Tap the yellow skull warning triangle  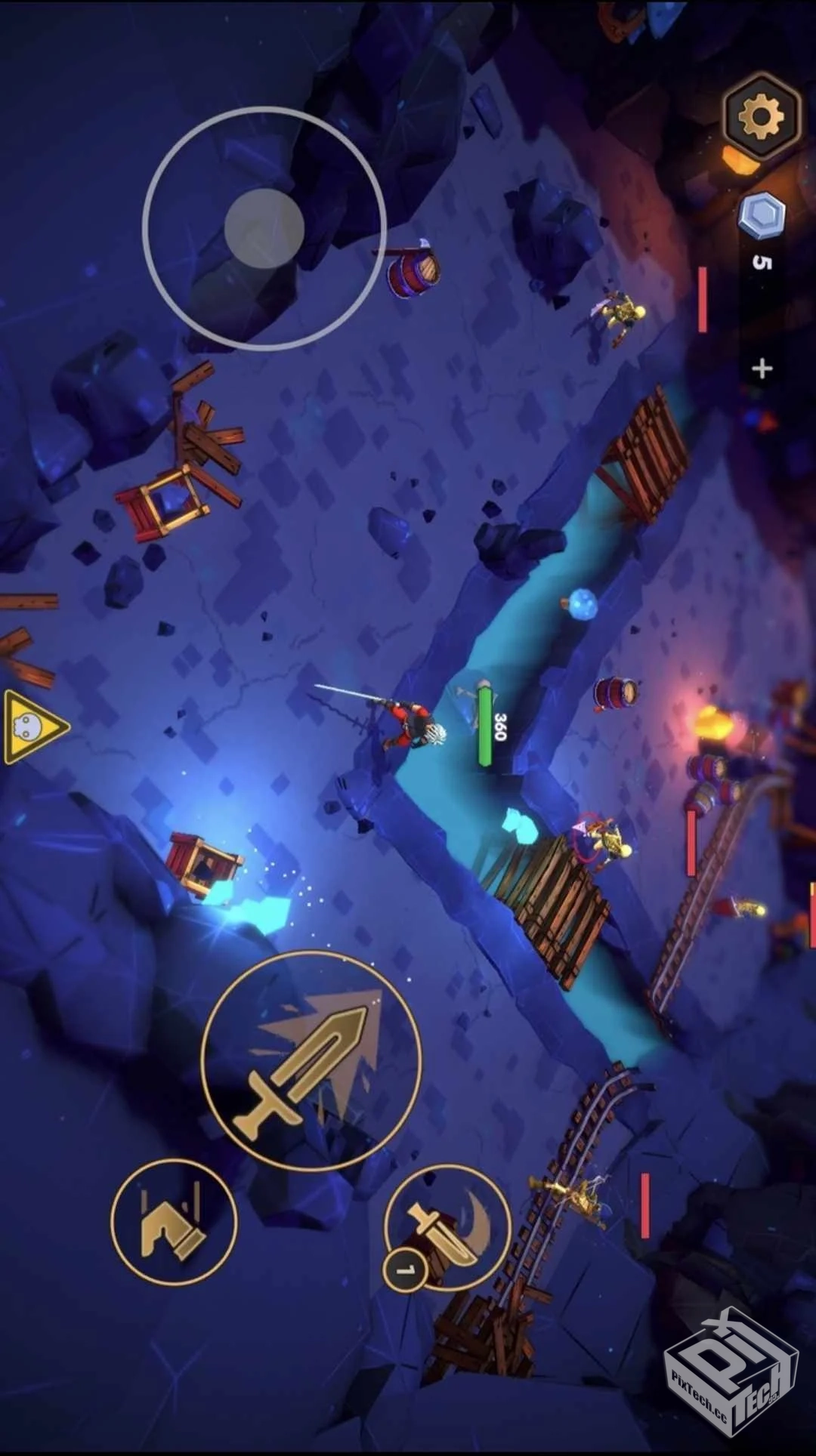32,726
